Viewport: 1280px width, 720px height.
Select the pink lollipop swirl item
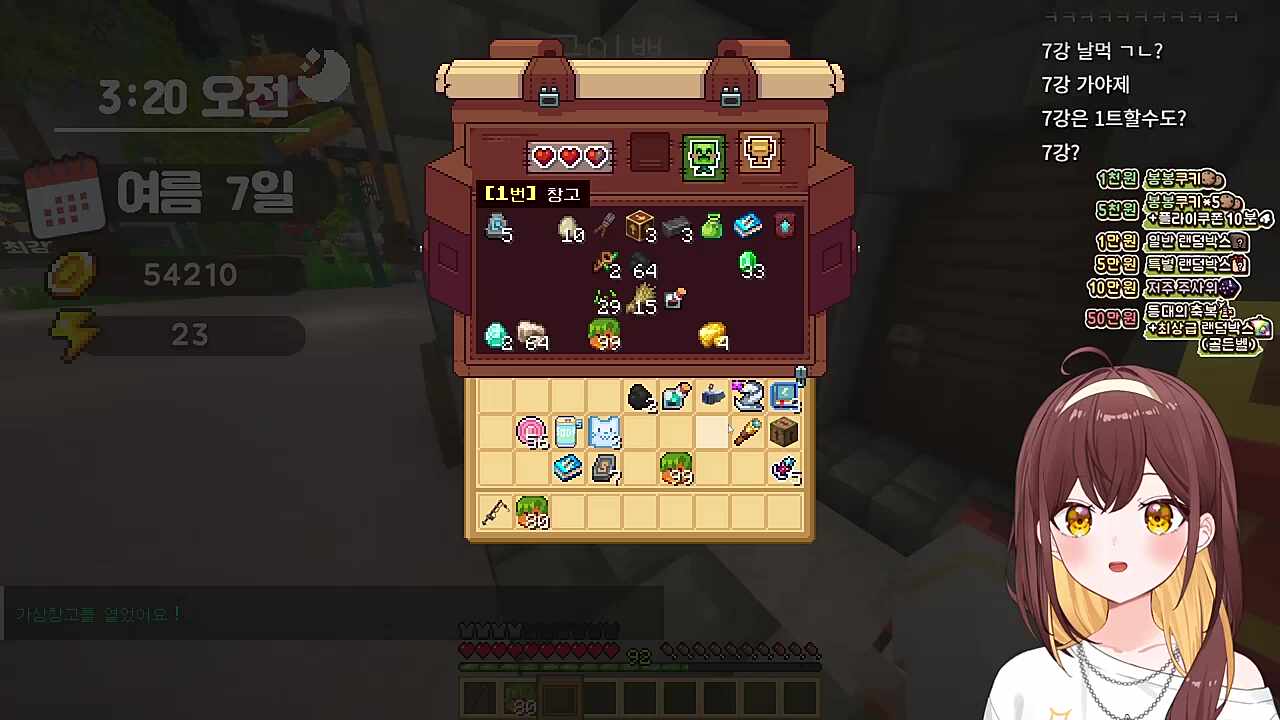pyautogui.click(x=532, y=433)
